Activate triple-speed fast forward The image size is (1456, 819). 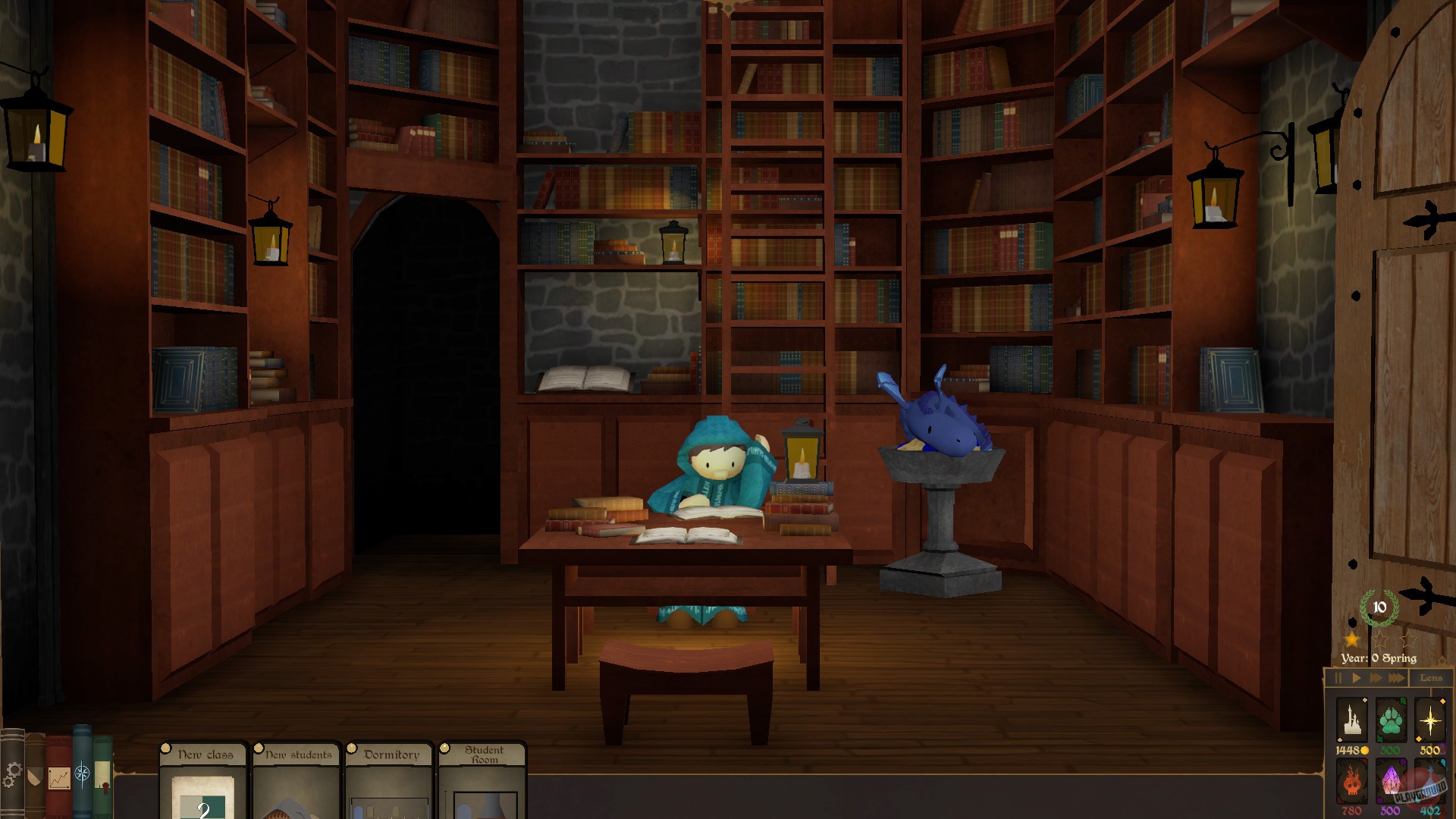[1396, 677]
